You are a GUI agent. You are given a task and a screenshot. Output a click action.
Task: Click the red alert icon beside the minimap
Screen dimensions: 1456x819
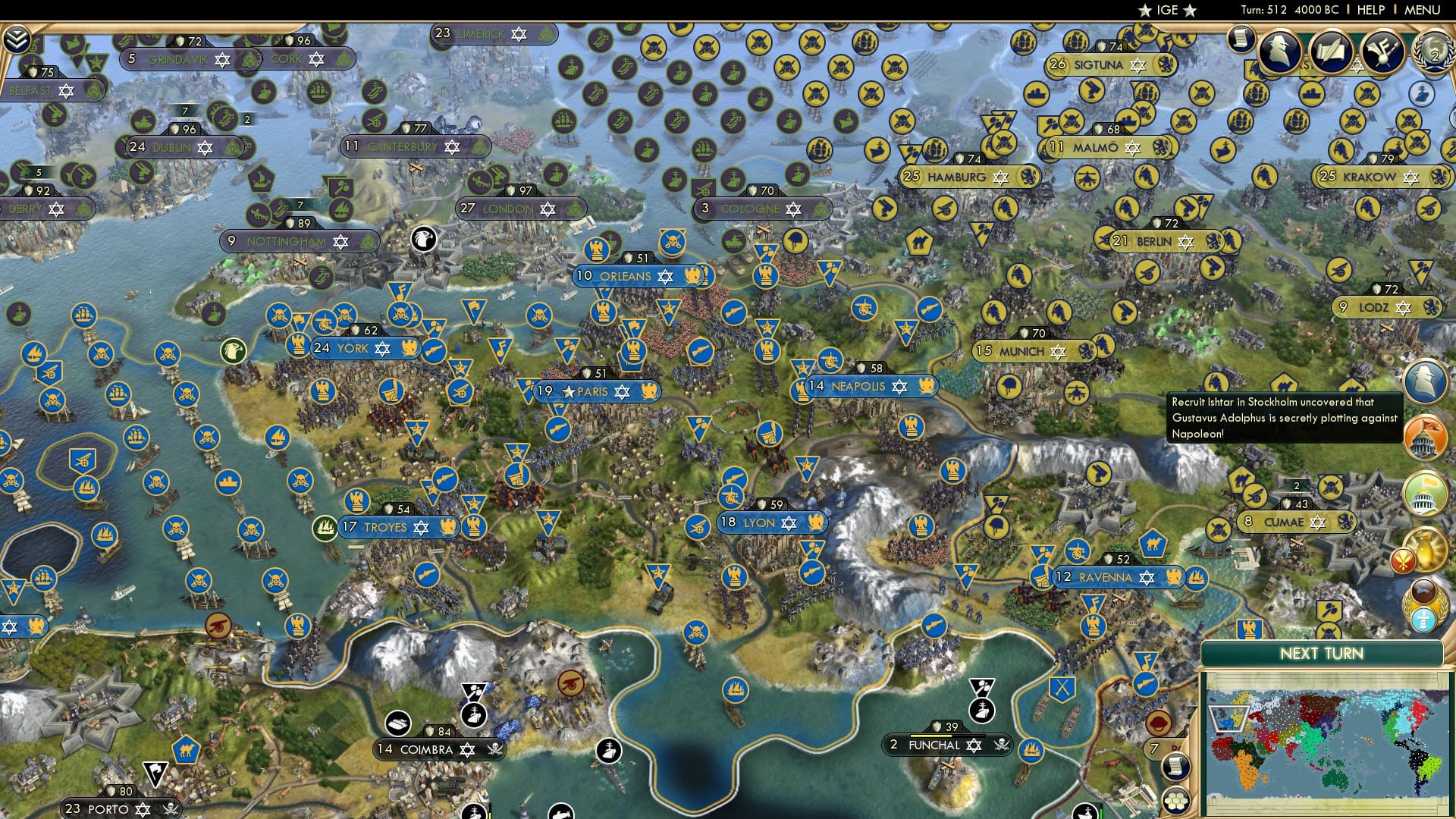tap(1404, 559)
